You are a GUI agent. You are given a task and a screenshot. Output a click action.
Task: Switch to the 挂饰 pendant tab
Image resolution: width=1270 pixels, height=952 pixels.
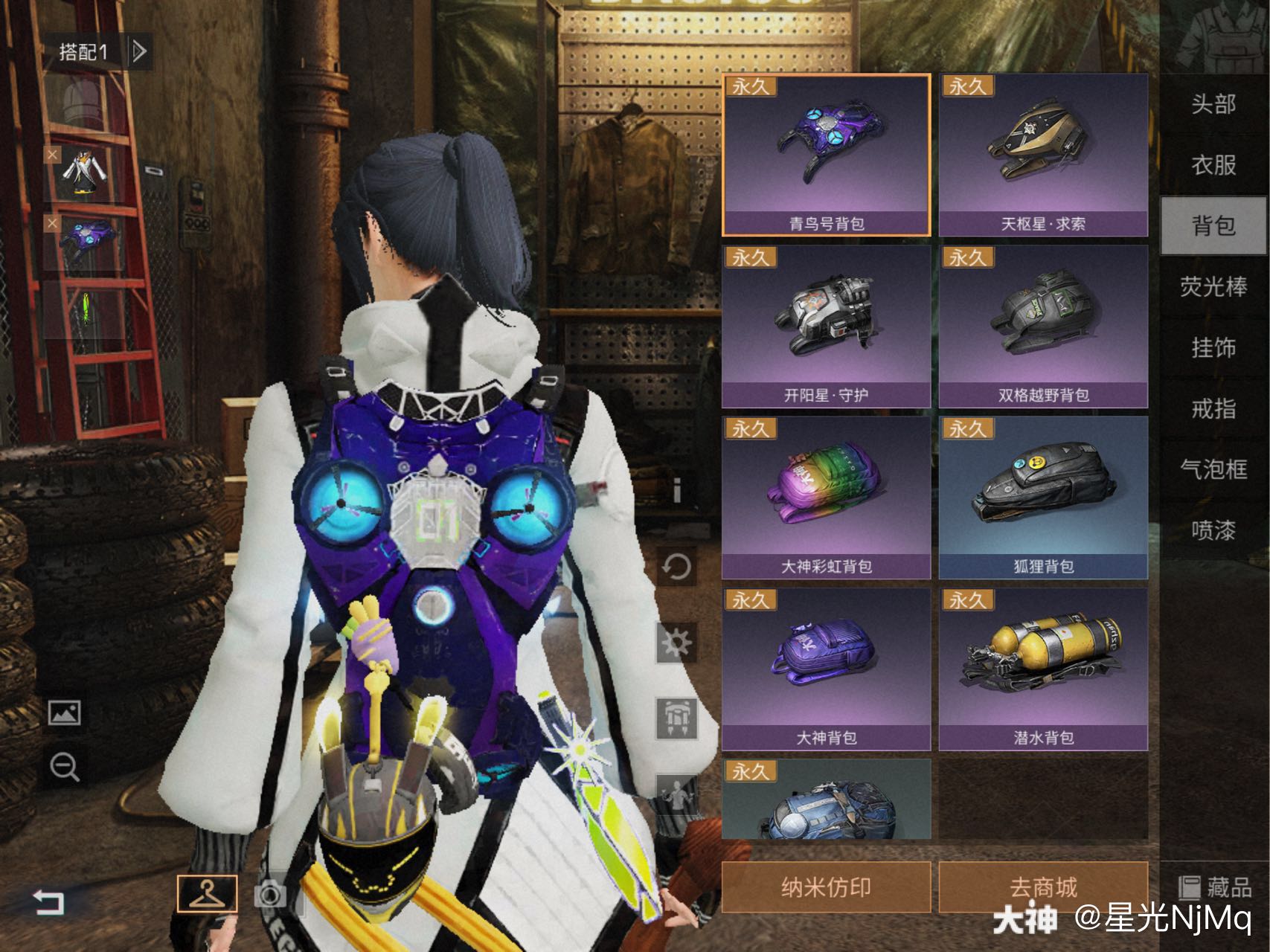(1213, 347)
